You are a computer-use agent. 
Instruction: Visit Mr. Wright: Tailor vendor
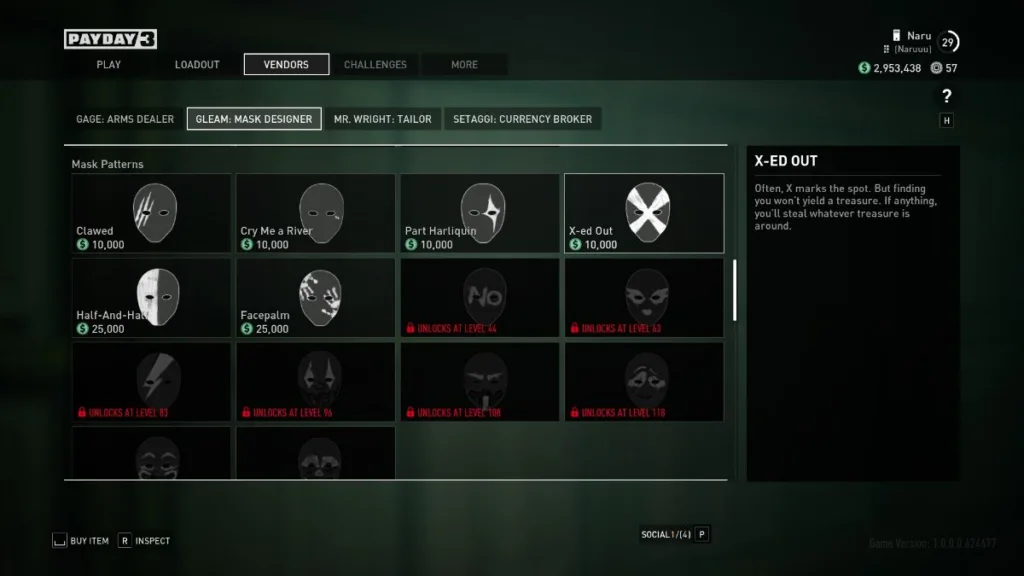tap(383, 119)
